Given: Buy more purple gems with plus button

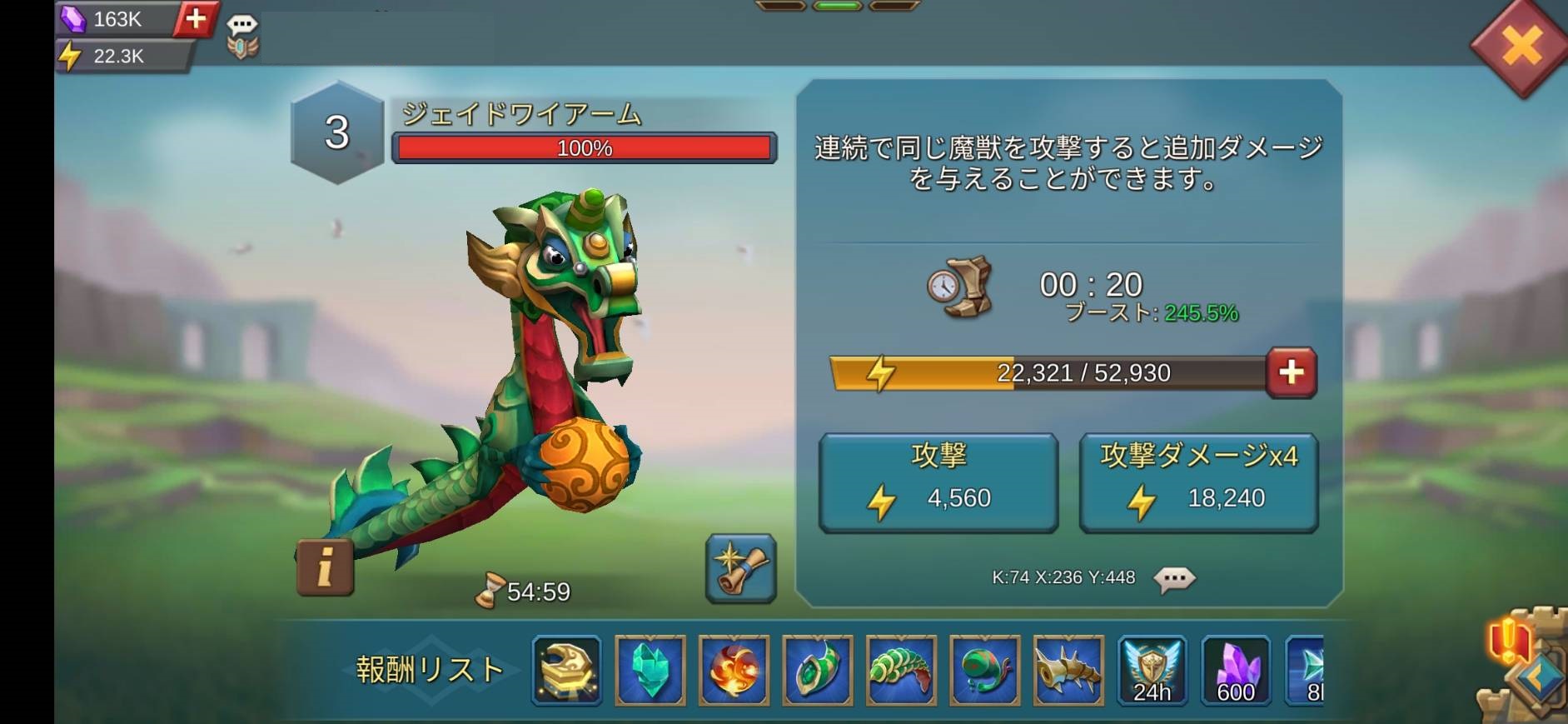Looking at the screenshot, I should [196, 18].
